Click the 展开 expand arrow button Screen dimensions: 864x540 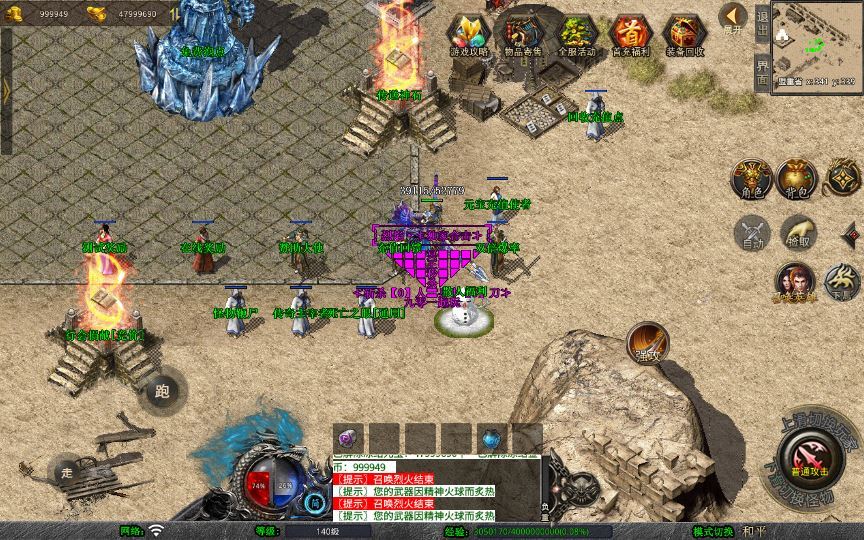(x=734, y=19)
